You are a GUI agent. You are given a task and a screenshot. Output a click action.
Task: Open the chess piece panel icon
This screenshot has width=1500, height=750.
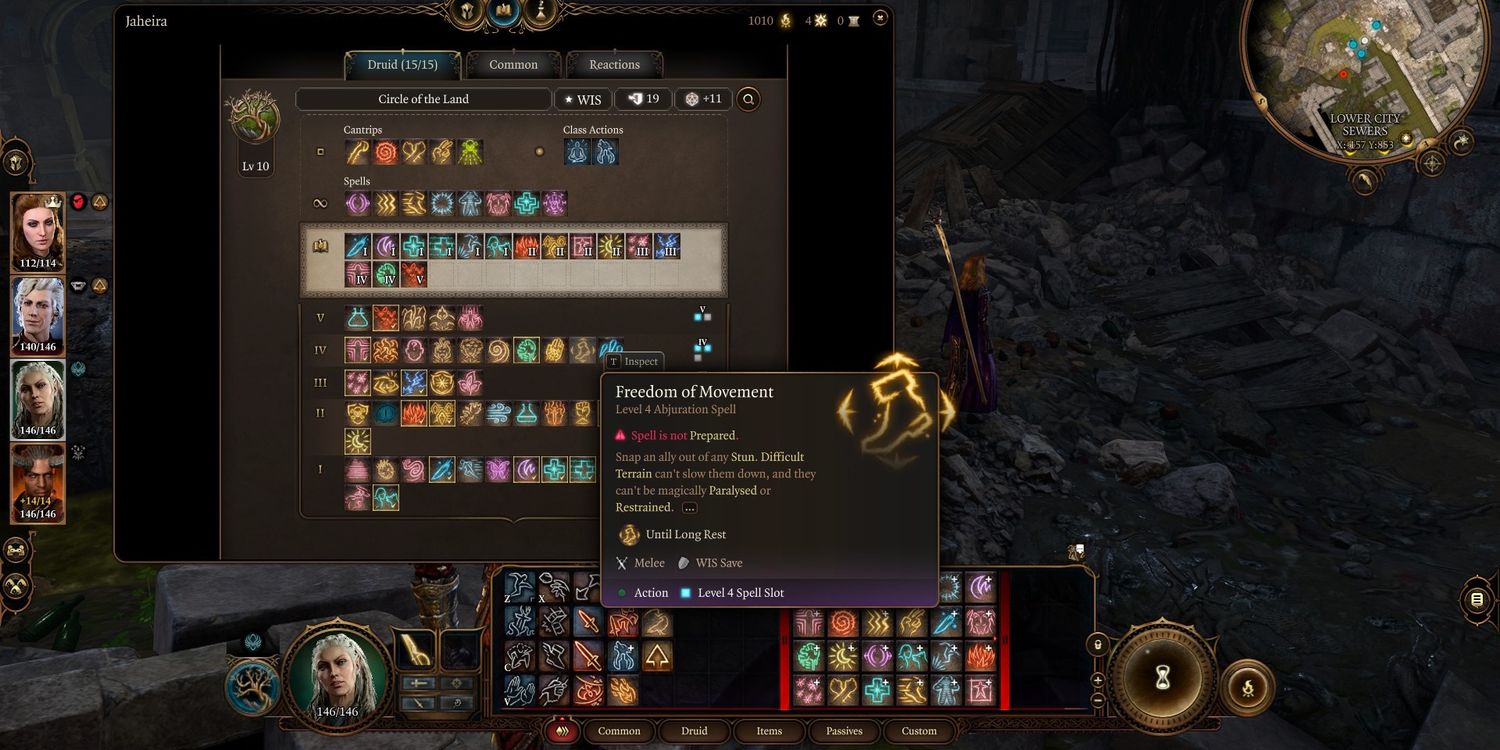pyautogui.click(x=541, y=11)
